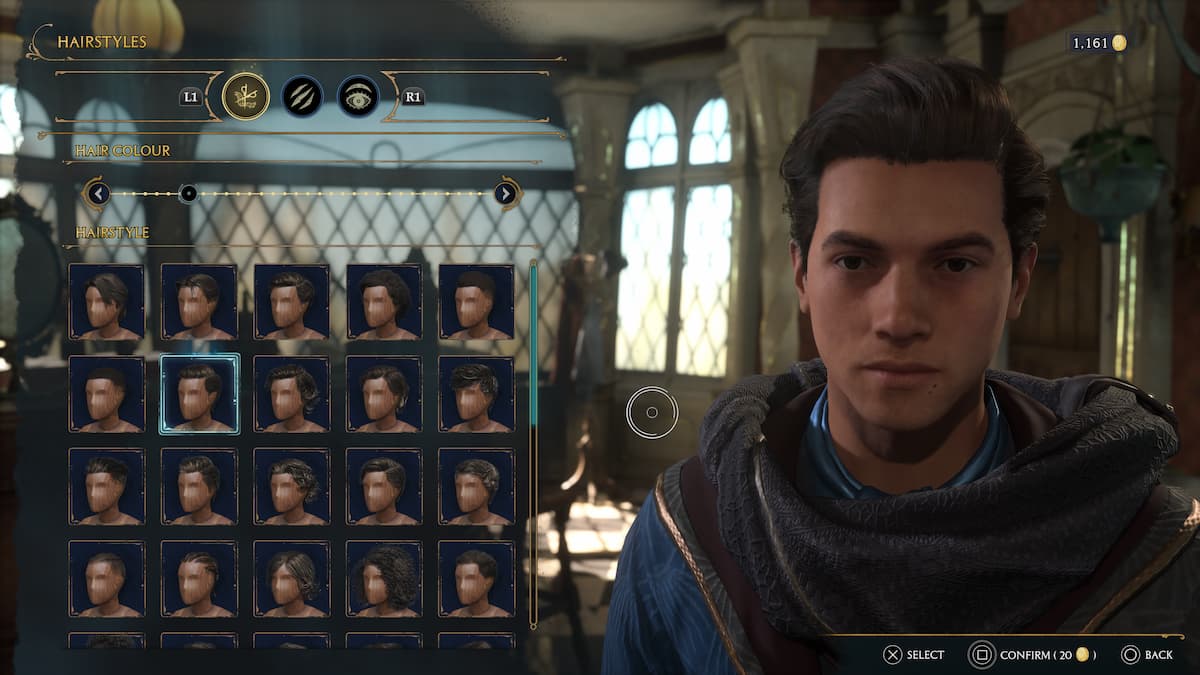Image resolution: width=1200 pixels, height=675 pixels.
Task: Open the claw-mark scars tab
Action: tap(302, 96)
